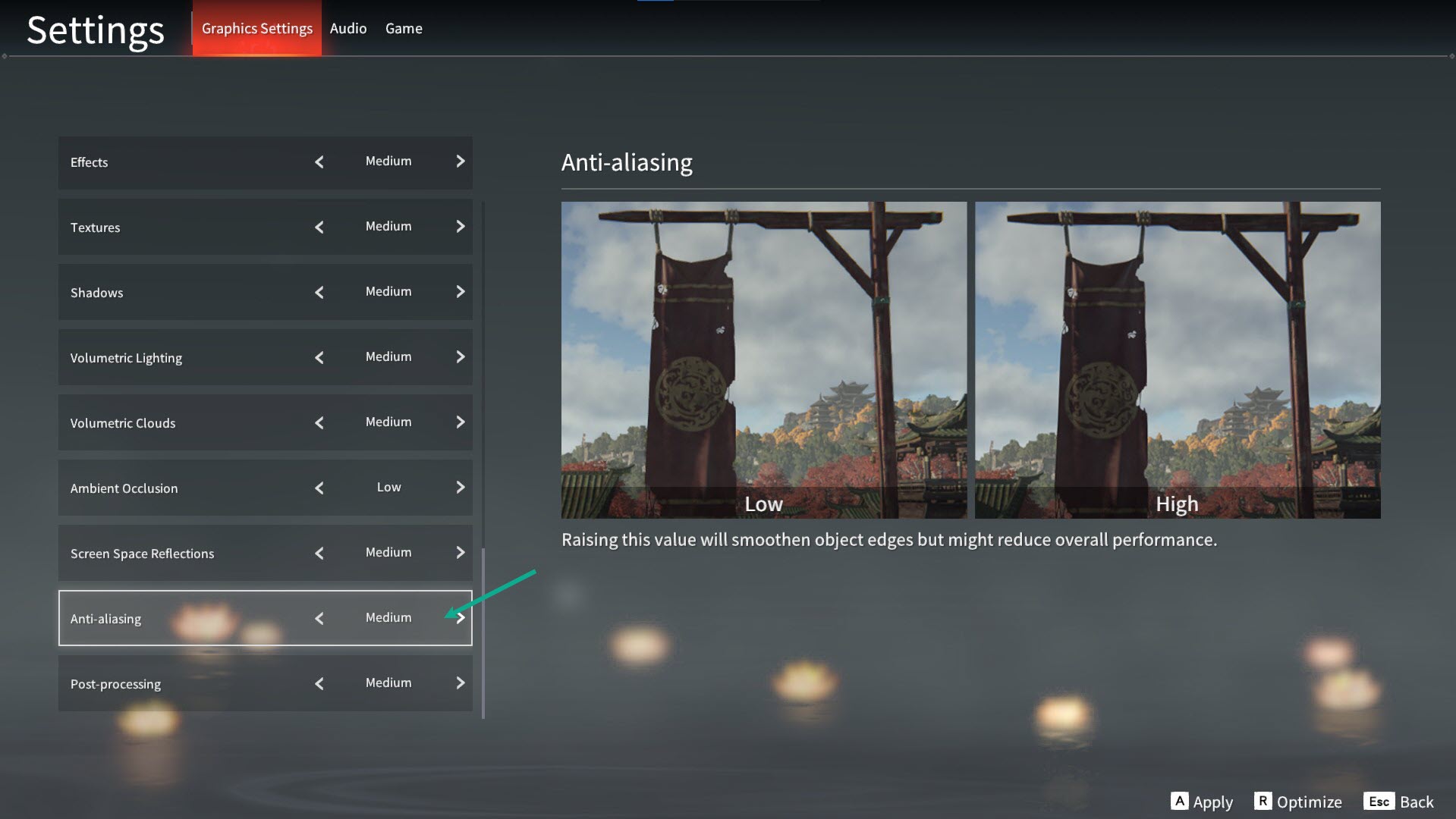Image resolution: width=1456 pixels, height=819 pixels.
Task: Increase Volumetric Clouds using right arrow
Action: [460, 422]
